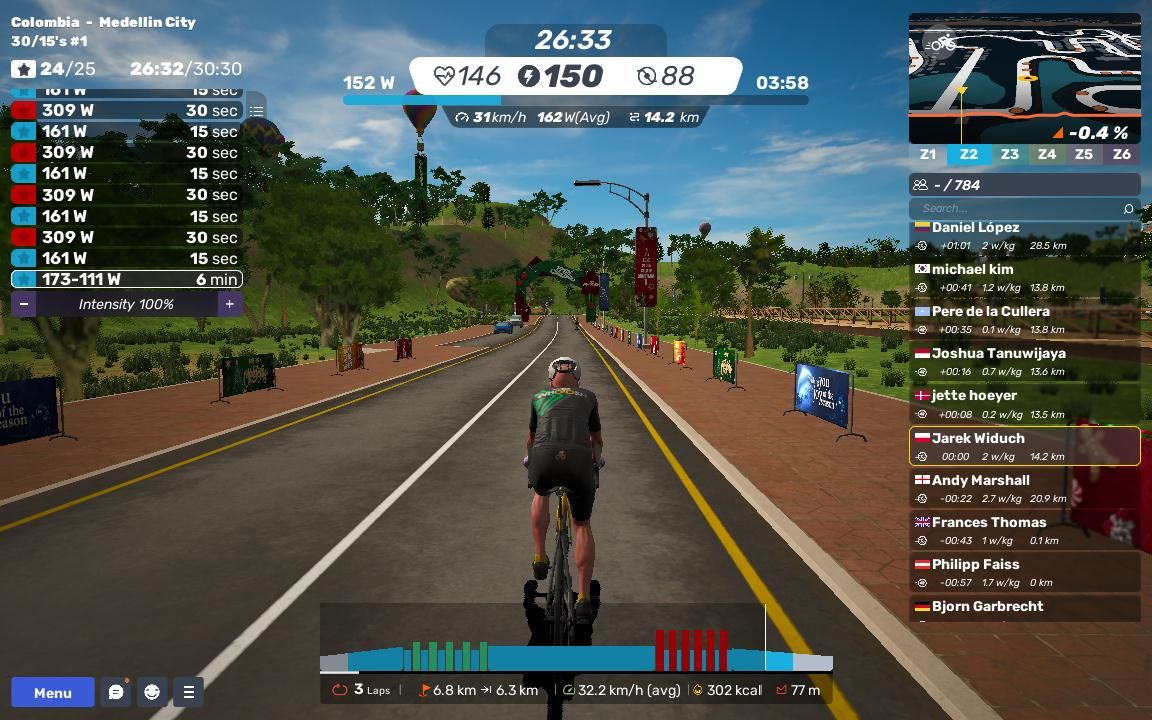The width and height of the screenshot is (1152, 720).
Task: Select rider Andy Marshall in the list
Action: [1024, 489]
